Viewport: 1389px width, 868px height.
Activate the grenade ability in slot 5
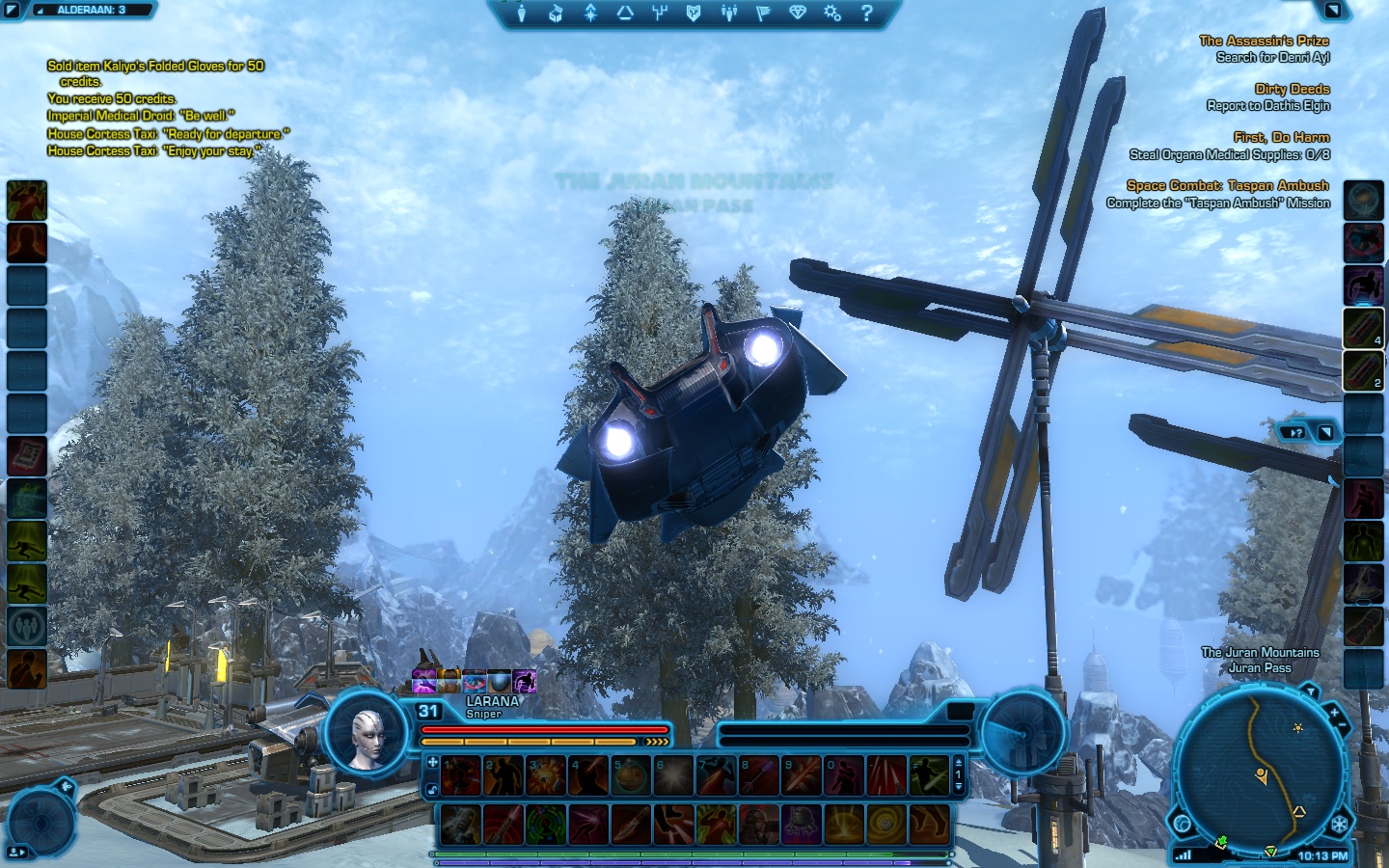point(631,775)
